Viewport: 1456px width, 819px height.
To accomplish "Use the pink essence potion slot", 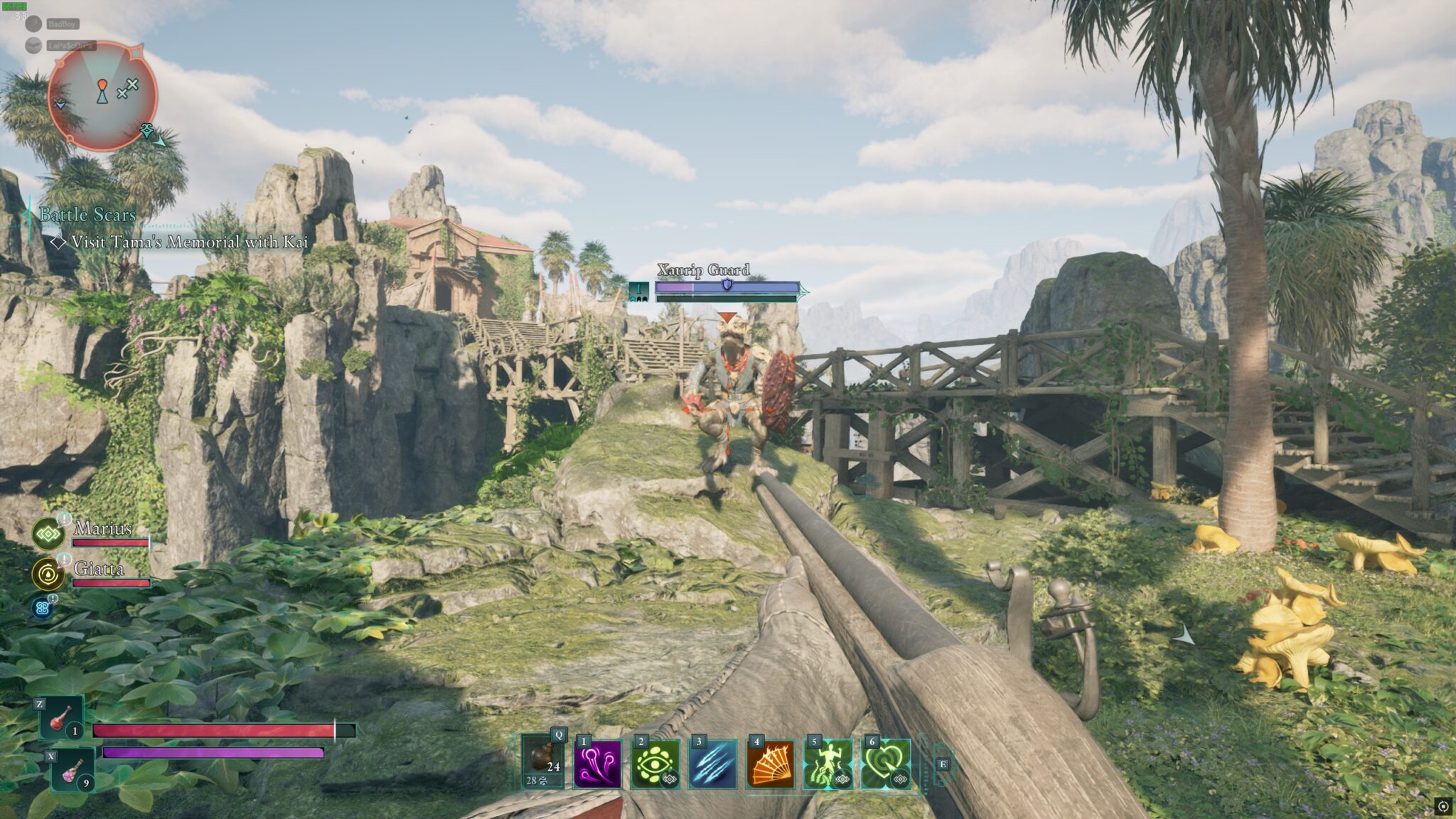I will pos(73,769).
